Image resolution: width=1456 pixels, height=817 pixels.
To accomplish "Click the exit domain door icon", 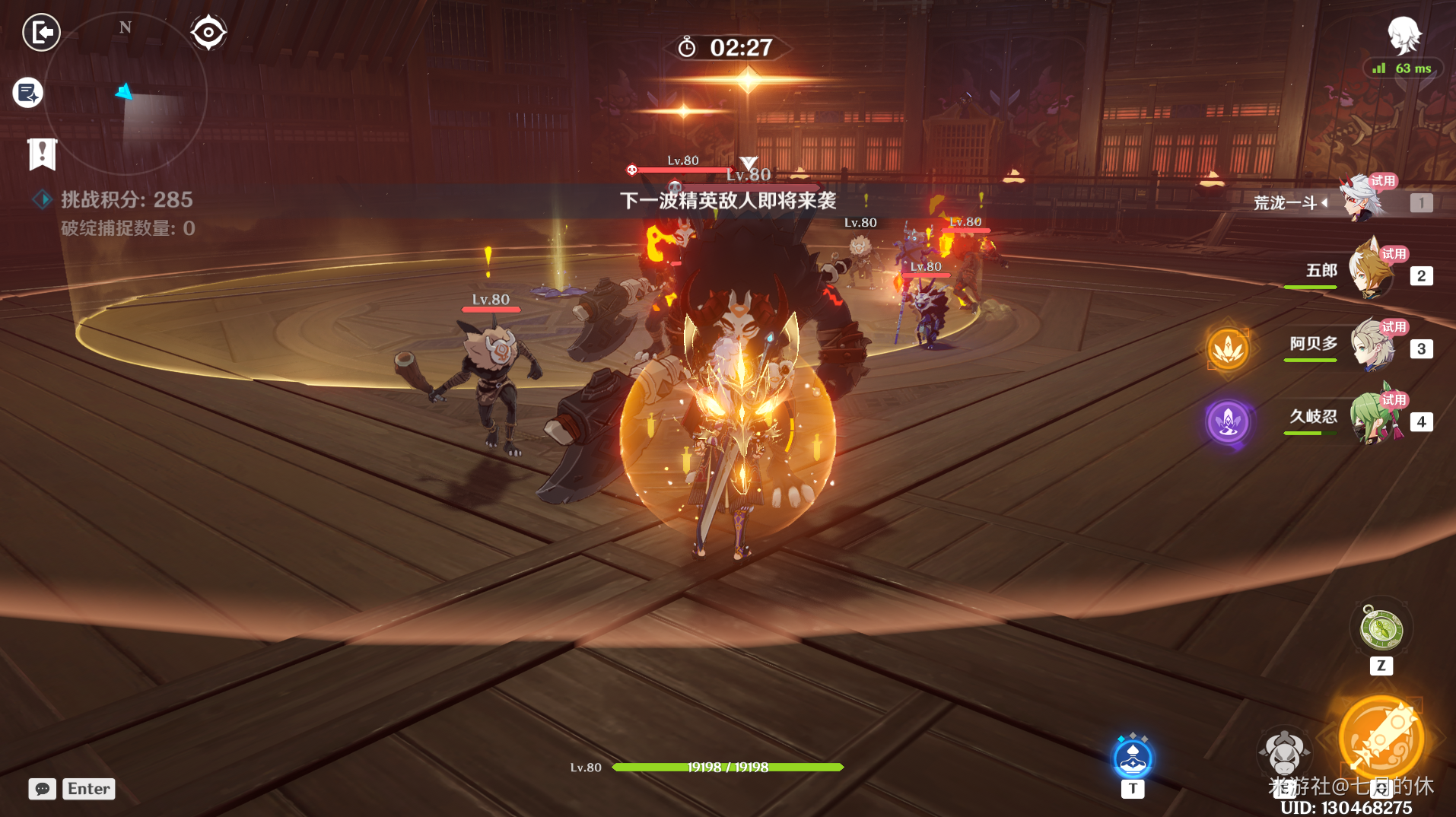I will pyautogui.click(x=41, y=33).
